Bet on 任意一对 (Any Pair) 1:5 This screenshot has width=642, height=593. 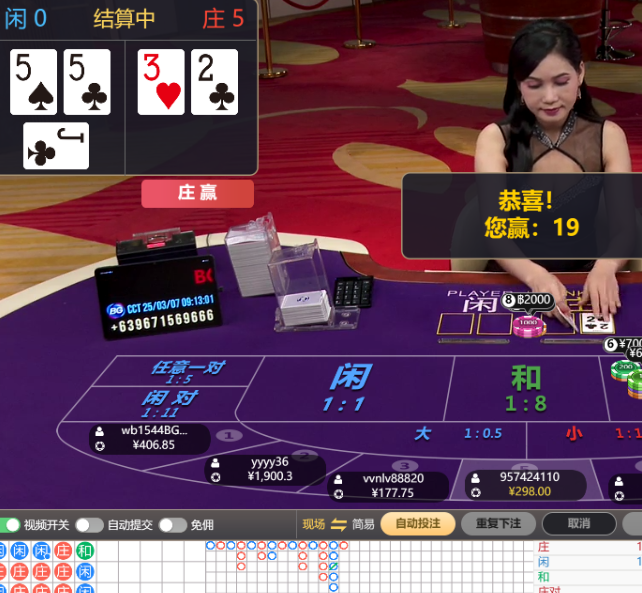tap(186, 372)
